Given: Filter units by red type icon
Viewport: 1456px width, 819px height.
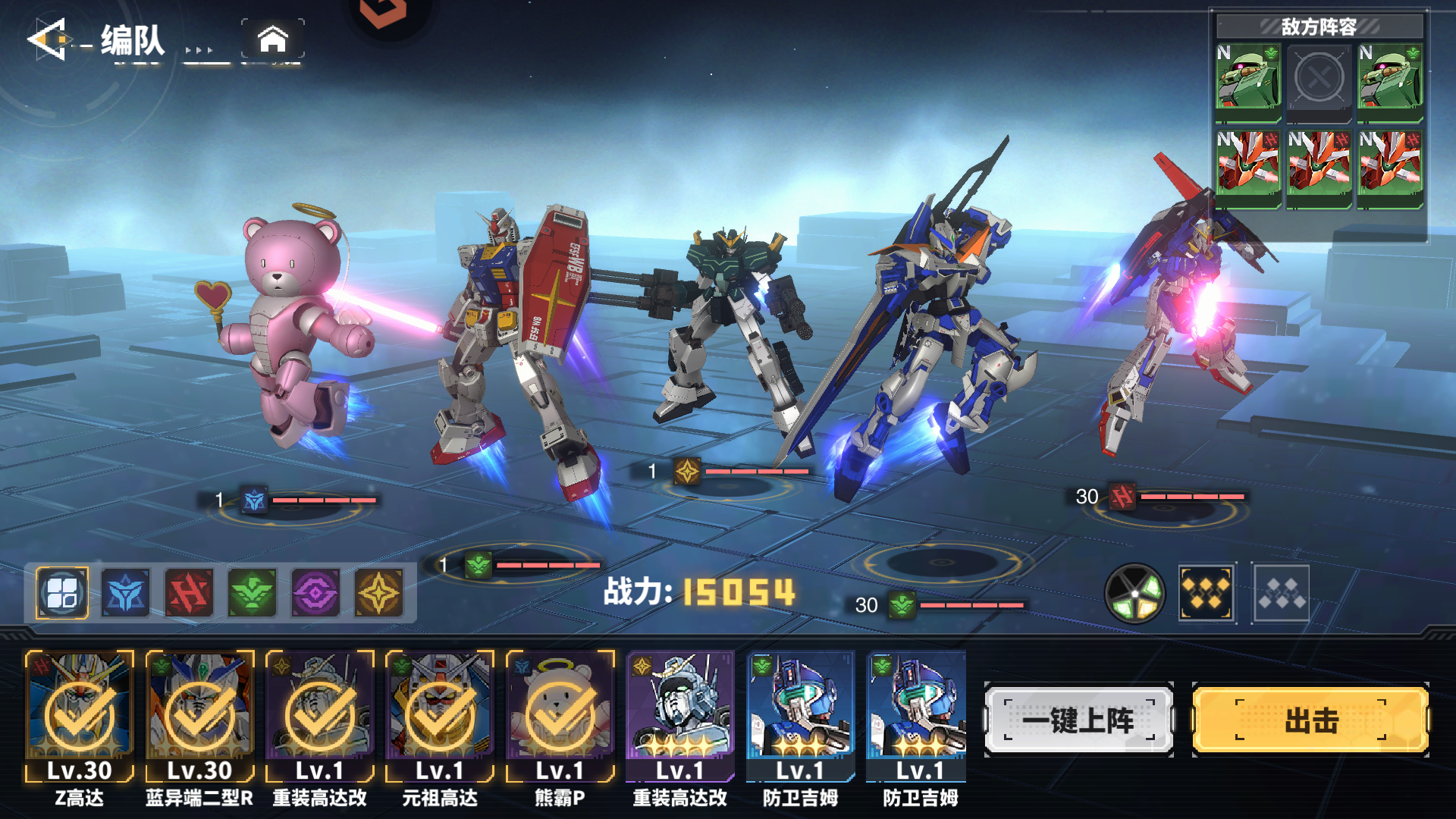Looking at the screenshot, I should click(189, 593).
